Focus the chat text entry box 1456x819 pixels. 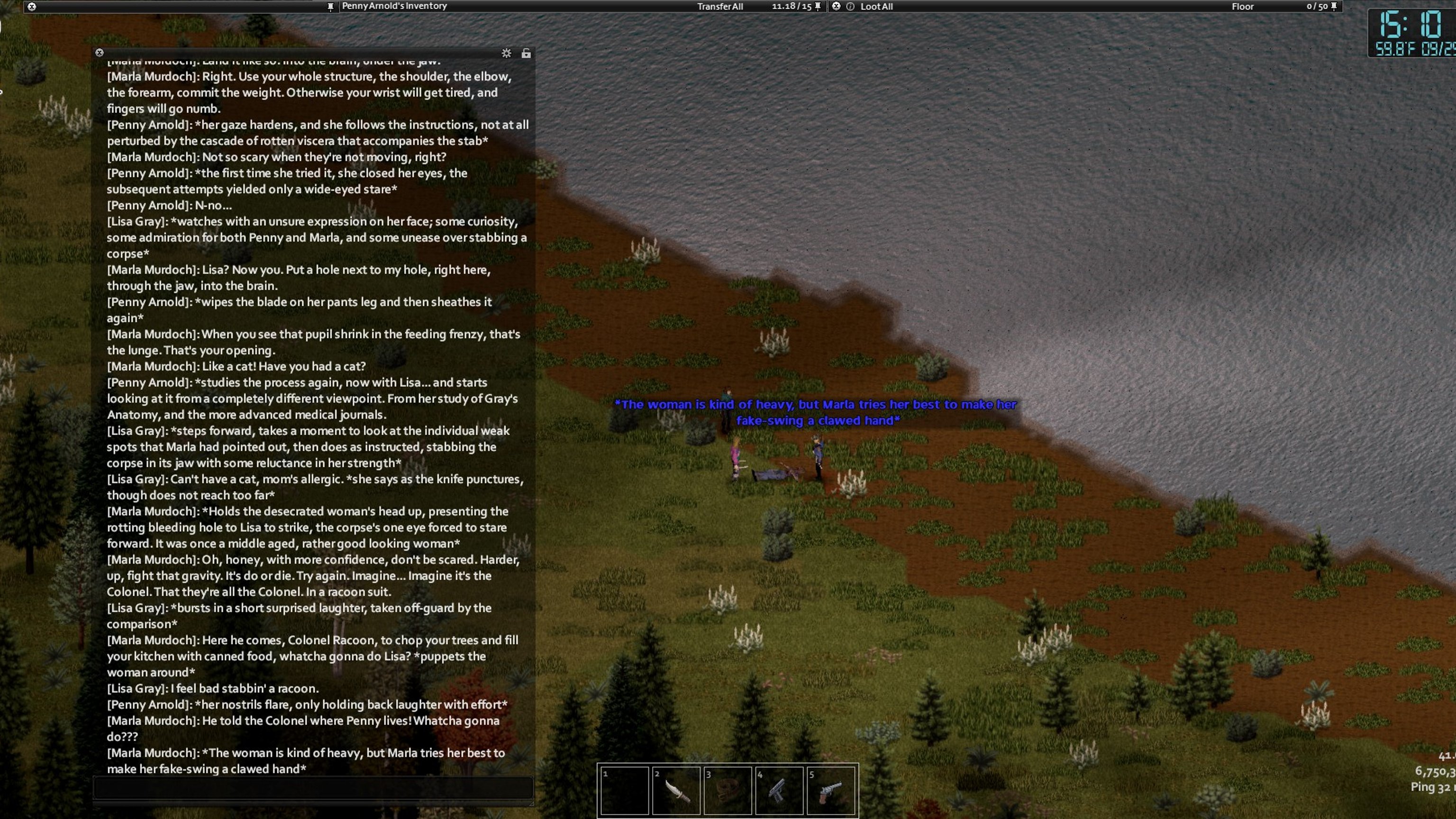click(x=313, y=787)
